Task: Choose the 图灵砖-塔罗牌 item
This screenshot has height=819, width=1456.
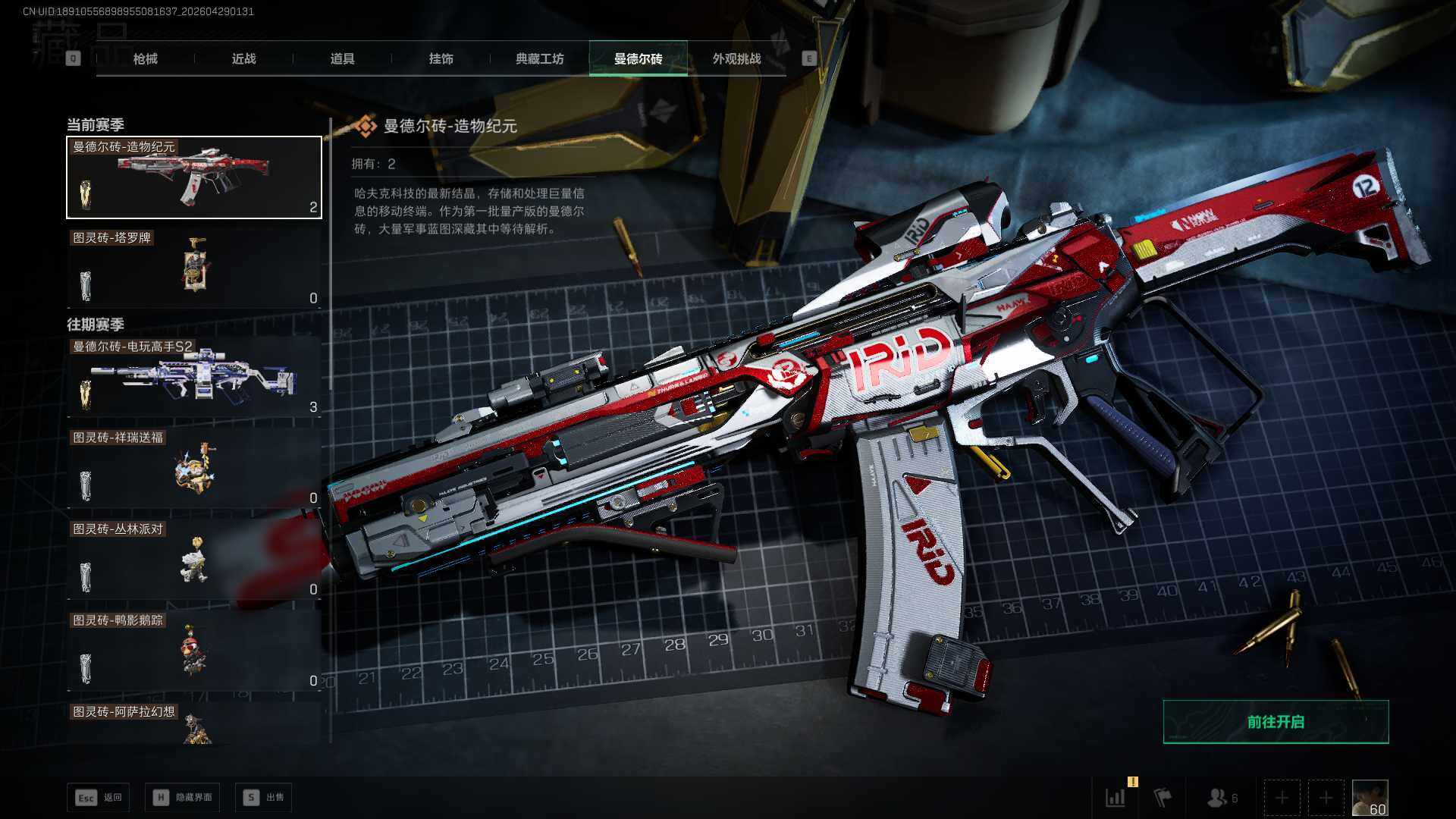Action: 194,268
